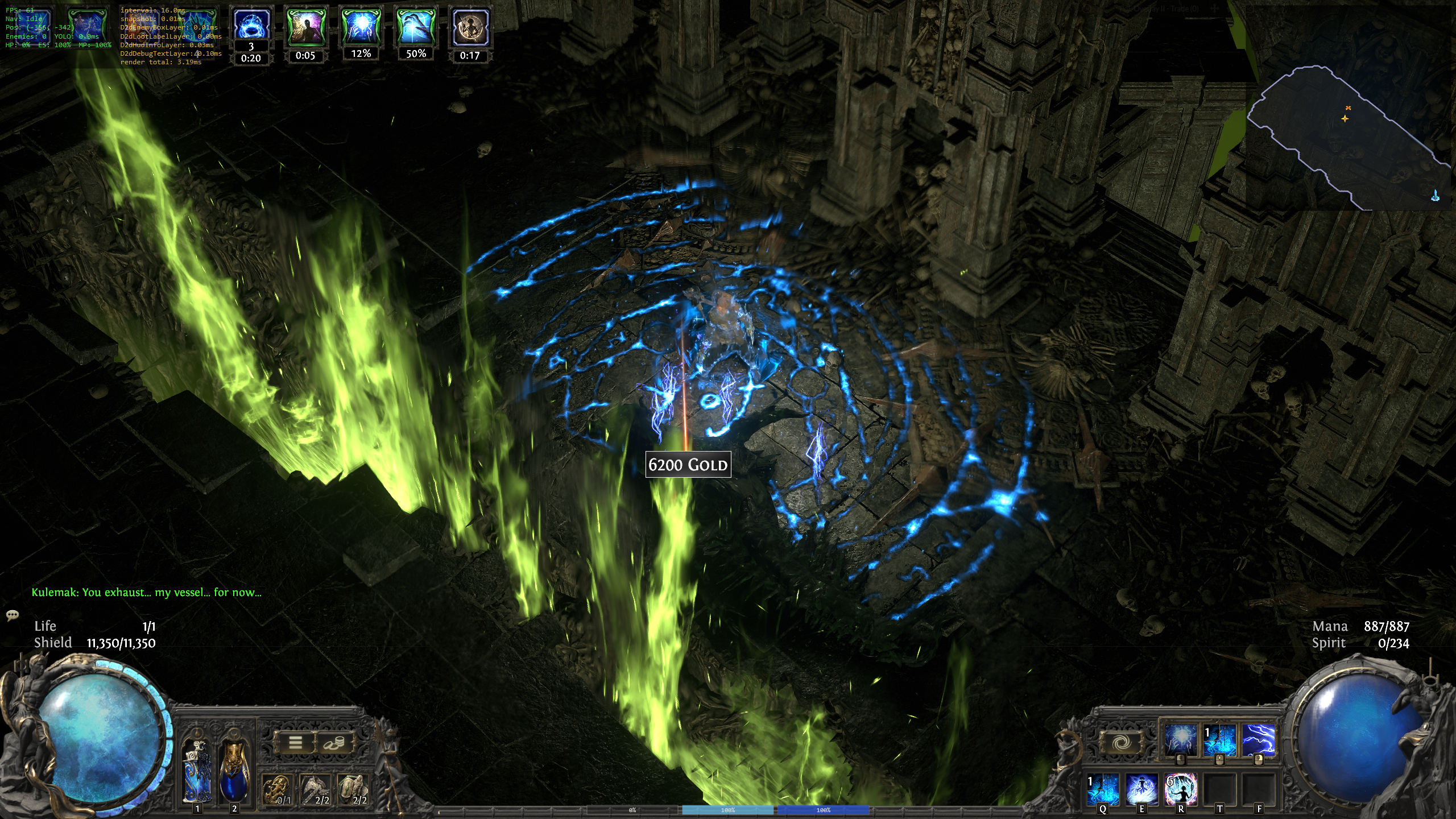Viewport: 1456px width, 819px height.
Task: Activate the skill bound to R
Action: [x=1181, y=789]
